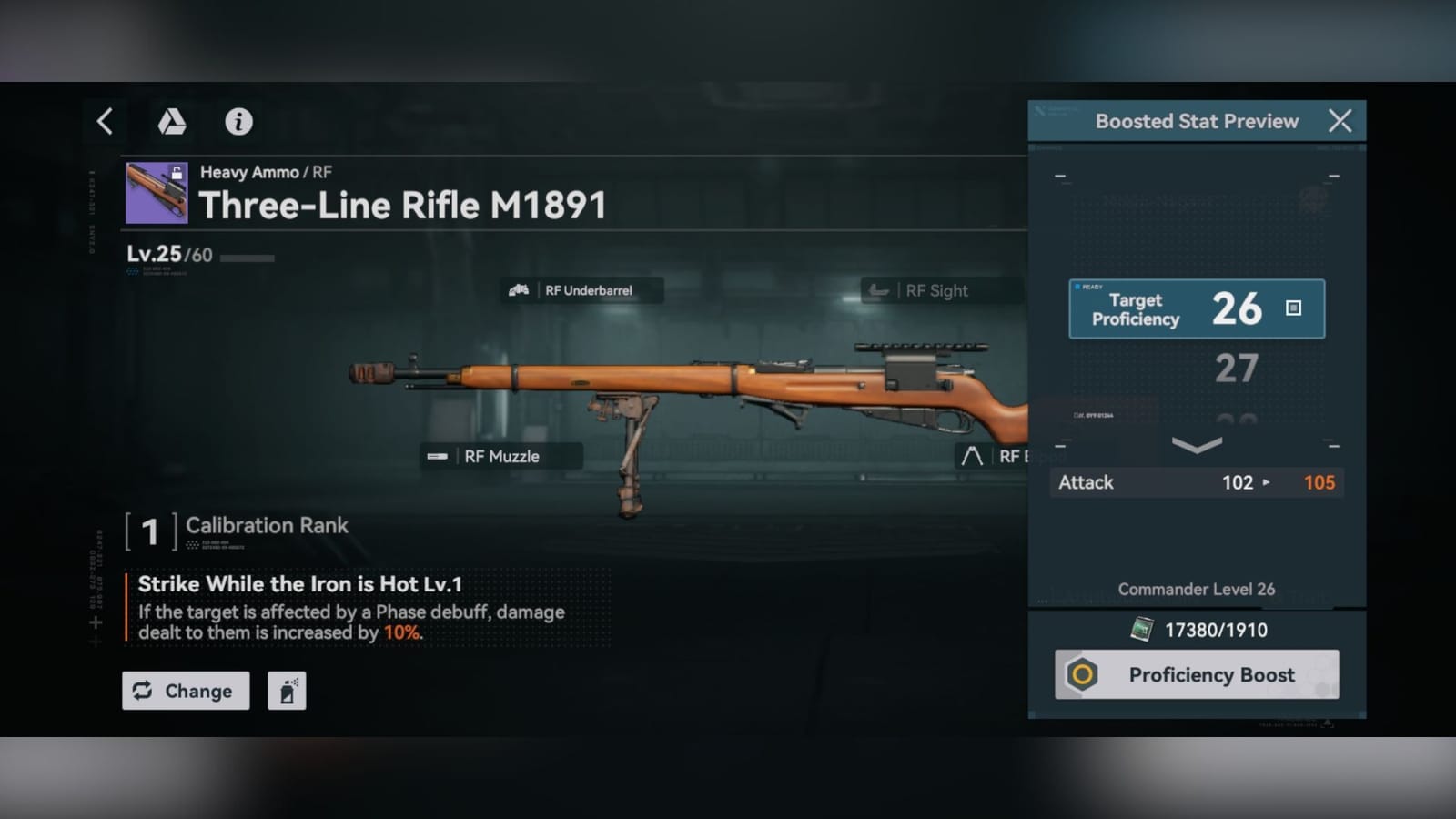Screen dimensions: 1456x819
Task: Toggle the Ready indicator on Target Proficiency
Action: pos(1089,285)
